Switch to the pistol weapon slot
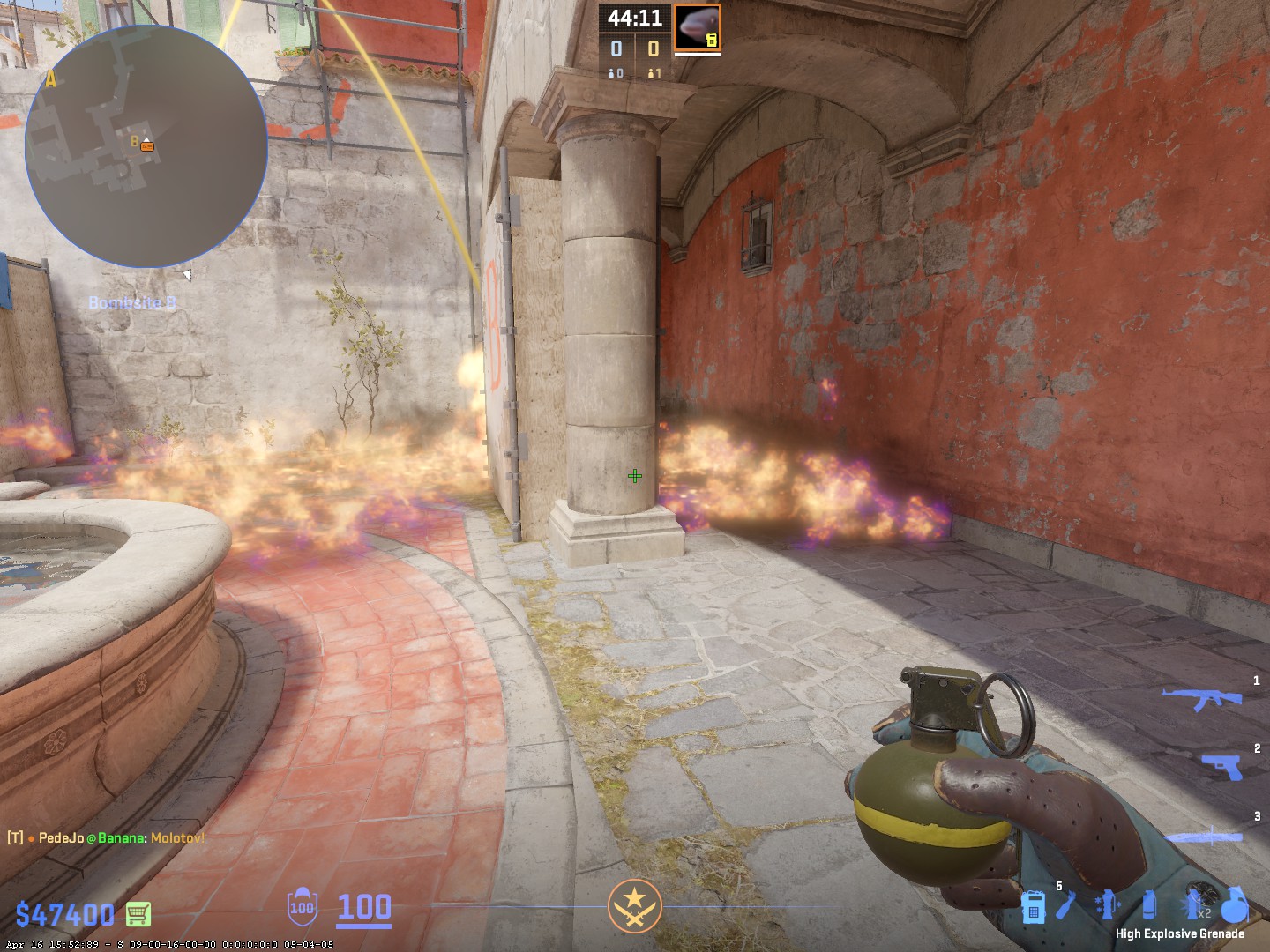 point(1221,766)
